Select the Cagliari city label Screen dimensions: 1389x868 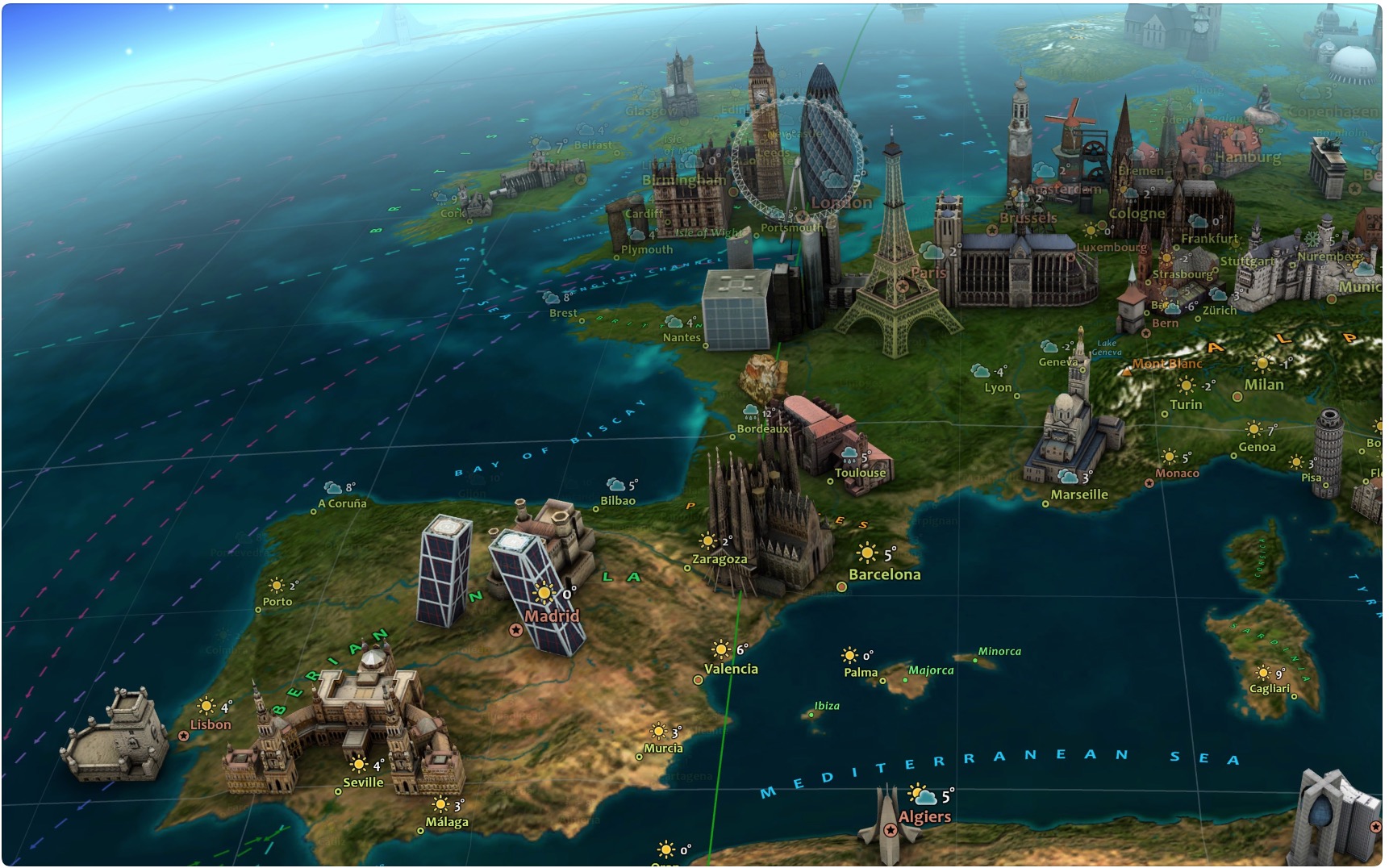(1269, 689)
